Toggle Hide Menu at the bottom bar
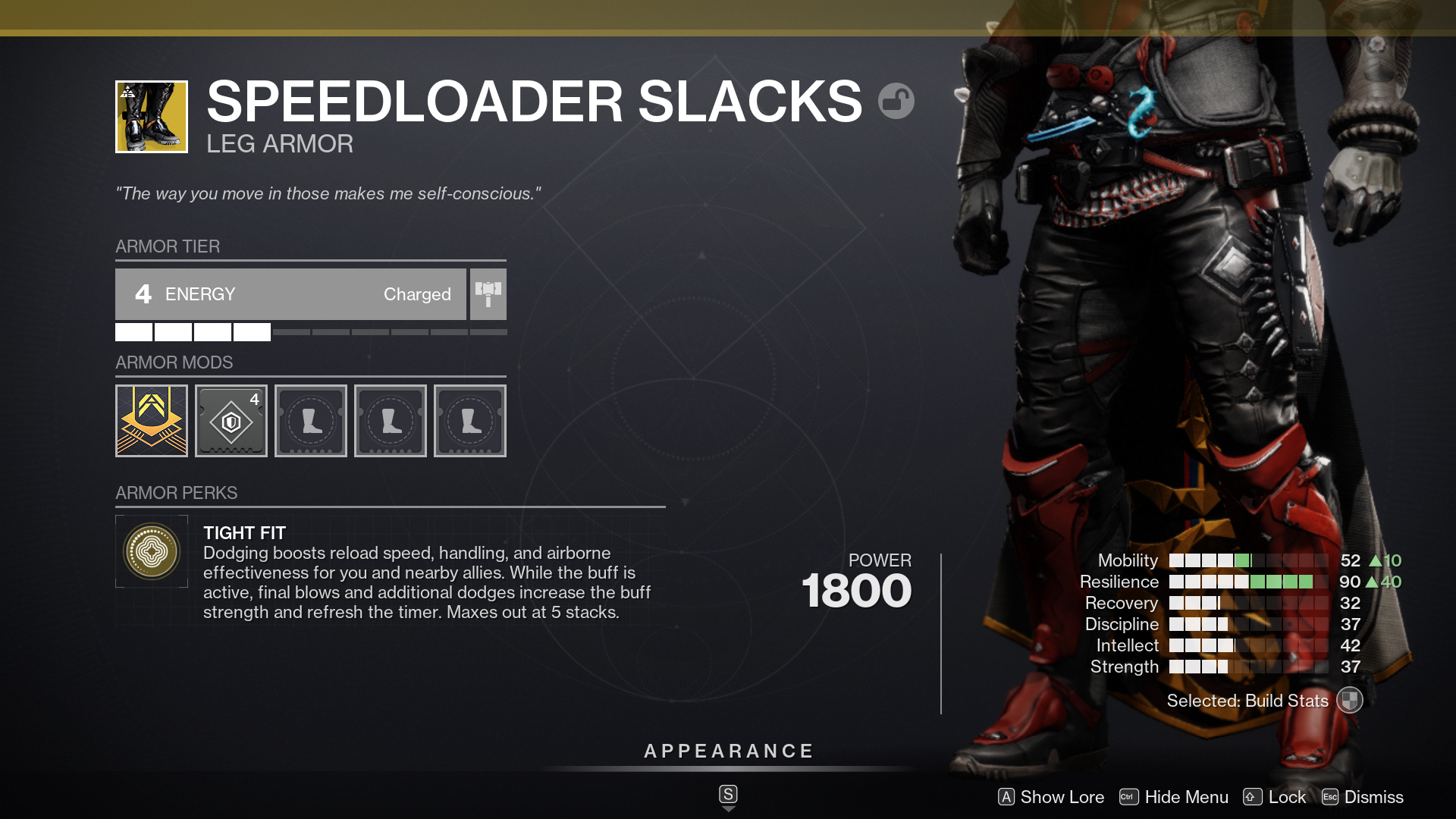The width and height of the screenshot is (1456, 819). [1174, 797]
